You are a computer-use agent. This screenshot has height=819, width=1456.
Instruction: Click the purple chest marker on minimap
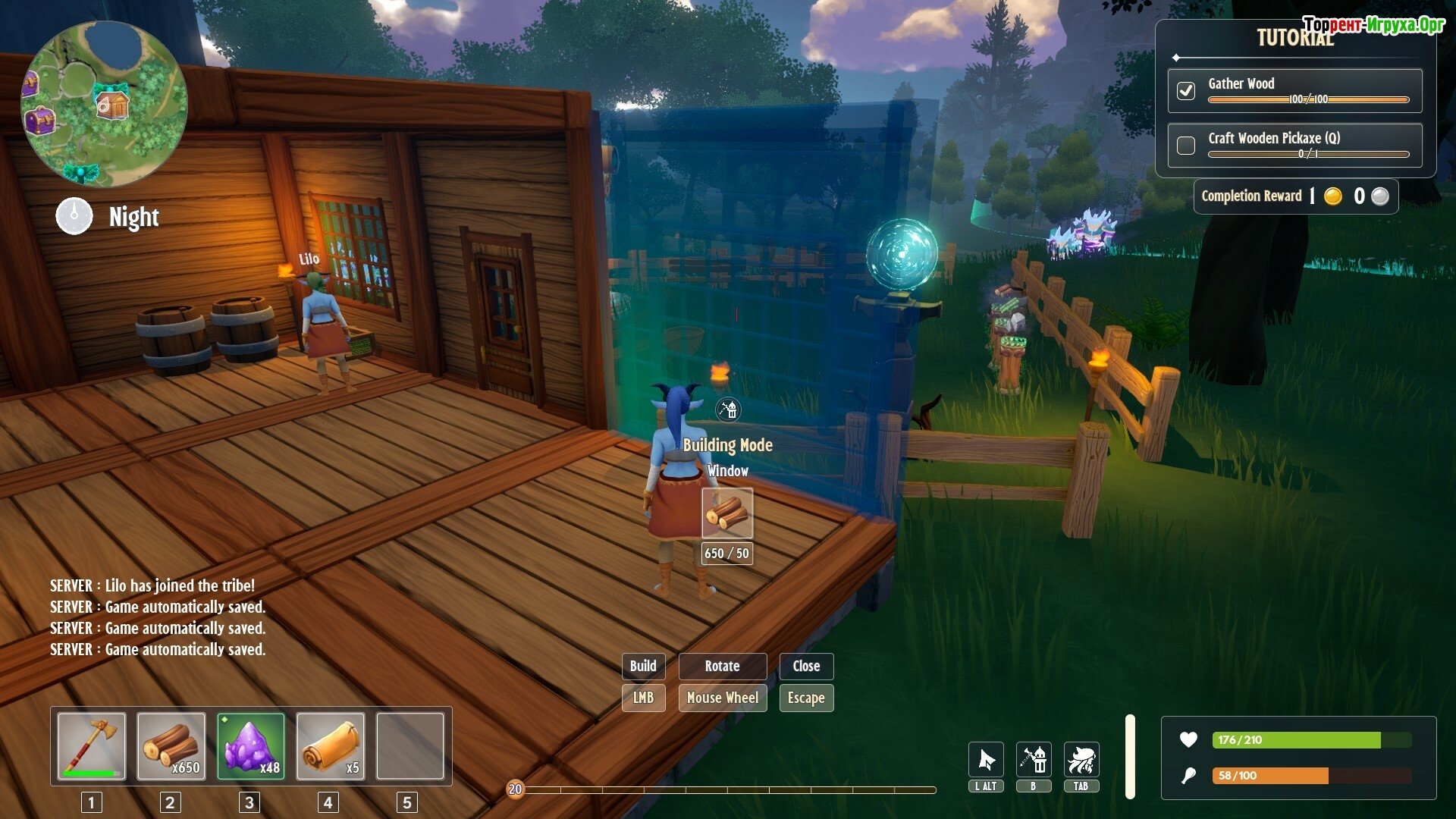39,121
